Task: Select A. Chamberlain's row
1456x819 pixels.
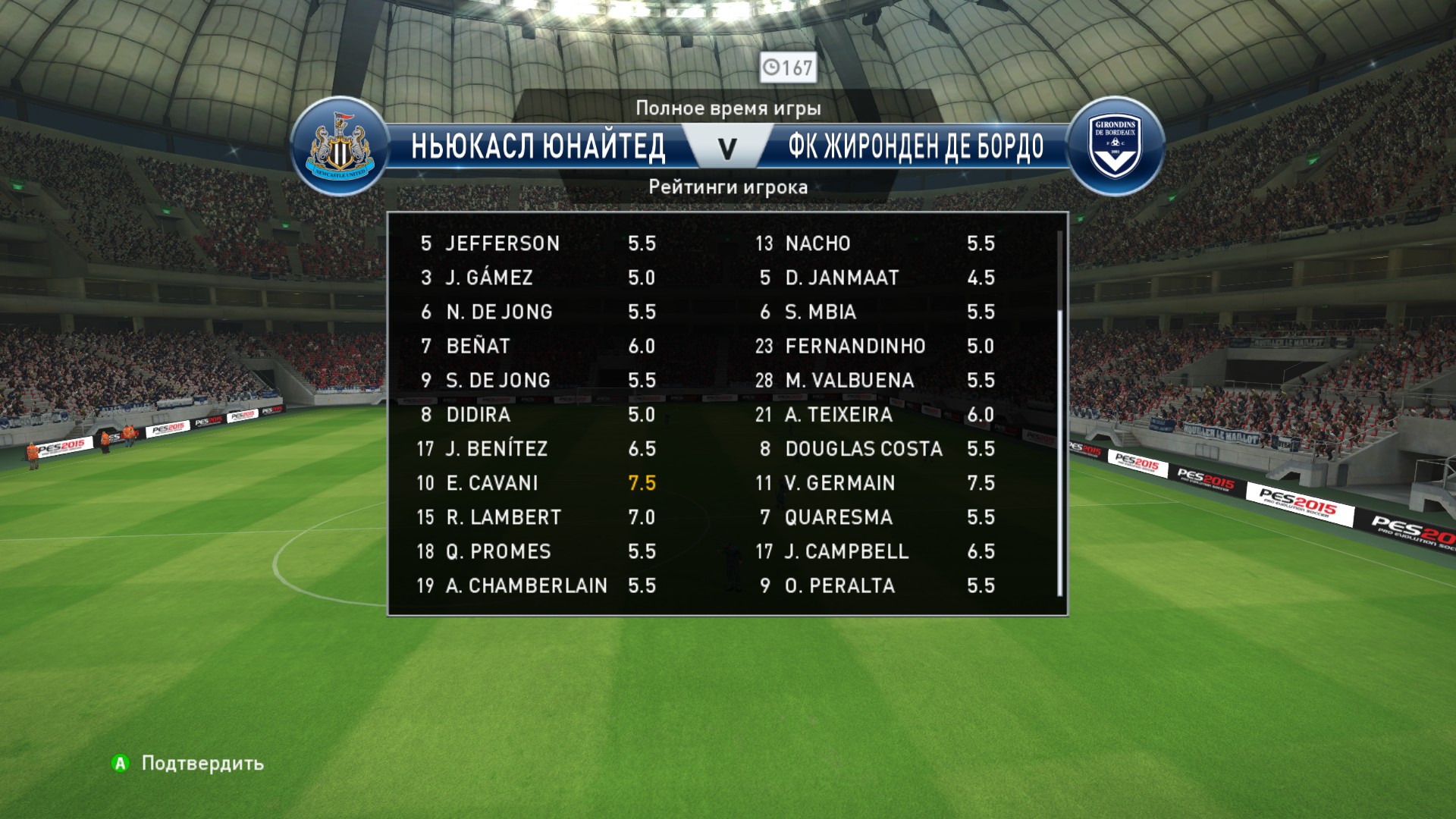Action: coord(535,585)
